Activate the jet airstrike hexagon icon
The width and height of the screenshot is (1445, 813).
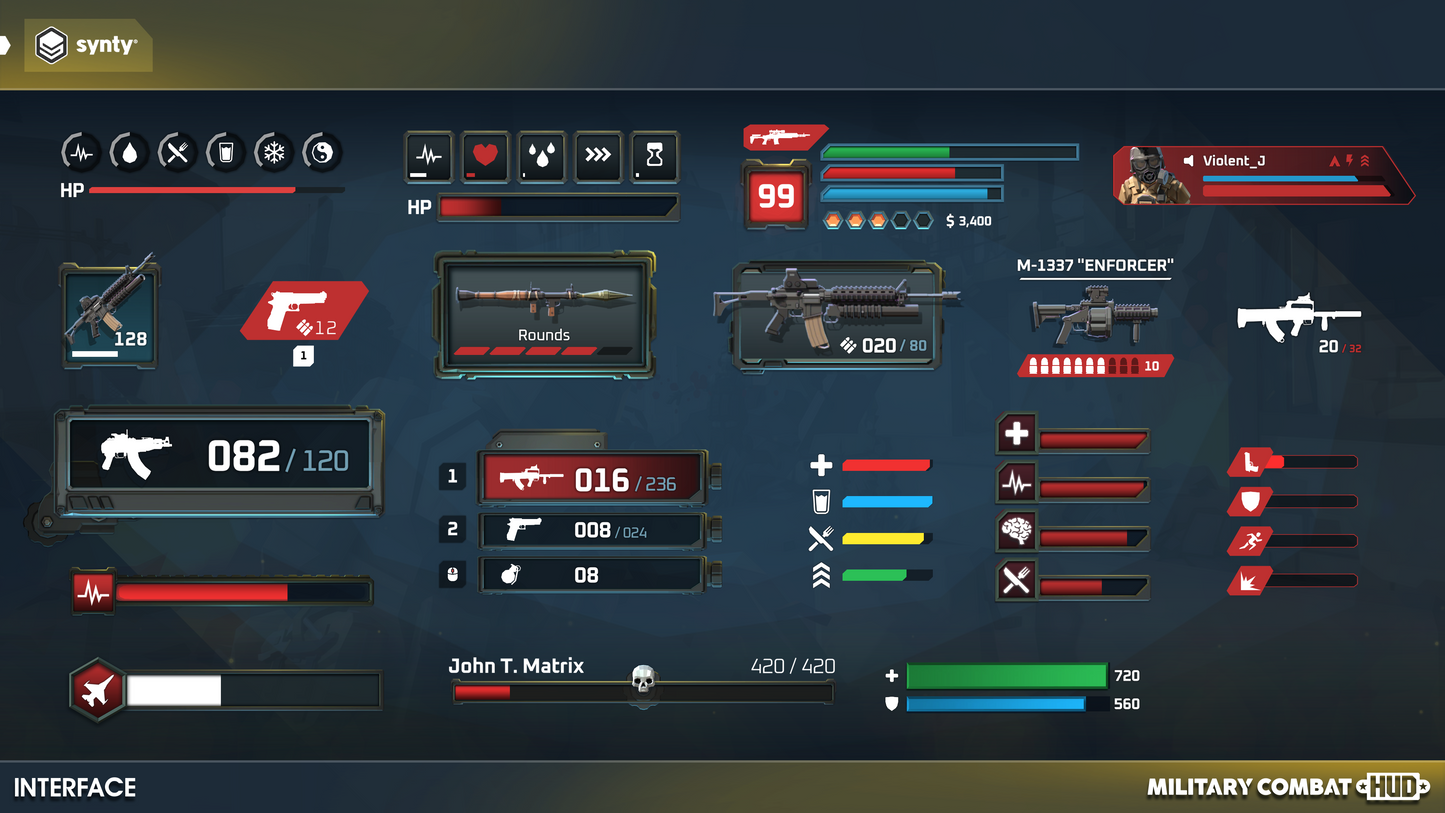97,690
